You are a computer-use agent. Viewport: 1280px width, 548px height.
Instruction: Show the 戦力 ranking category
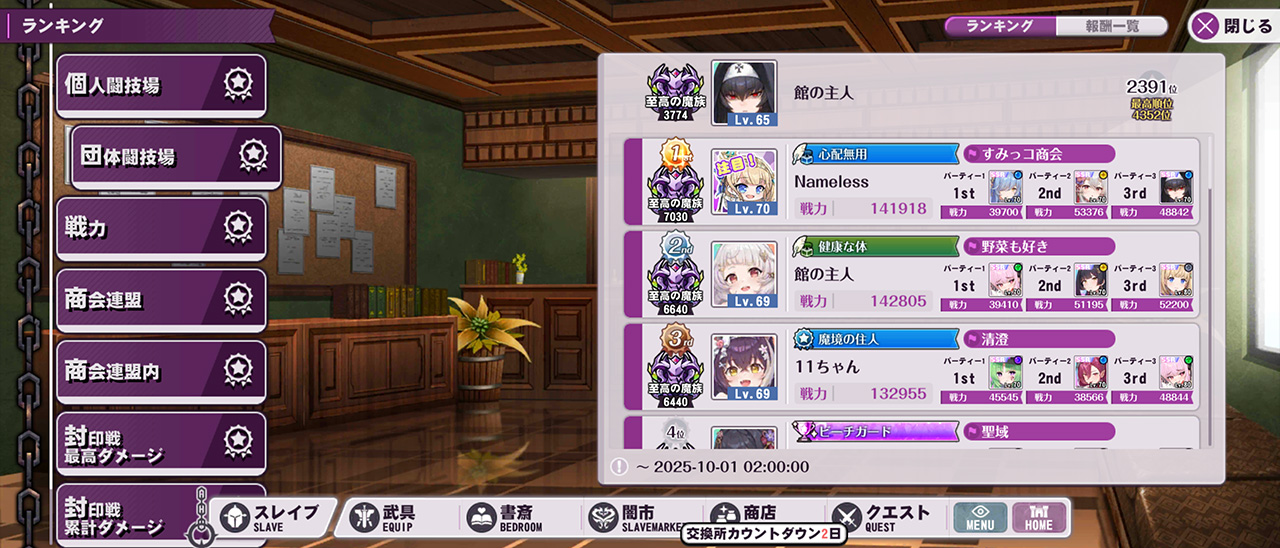coord(160,229)
